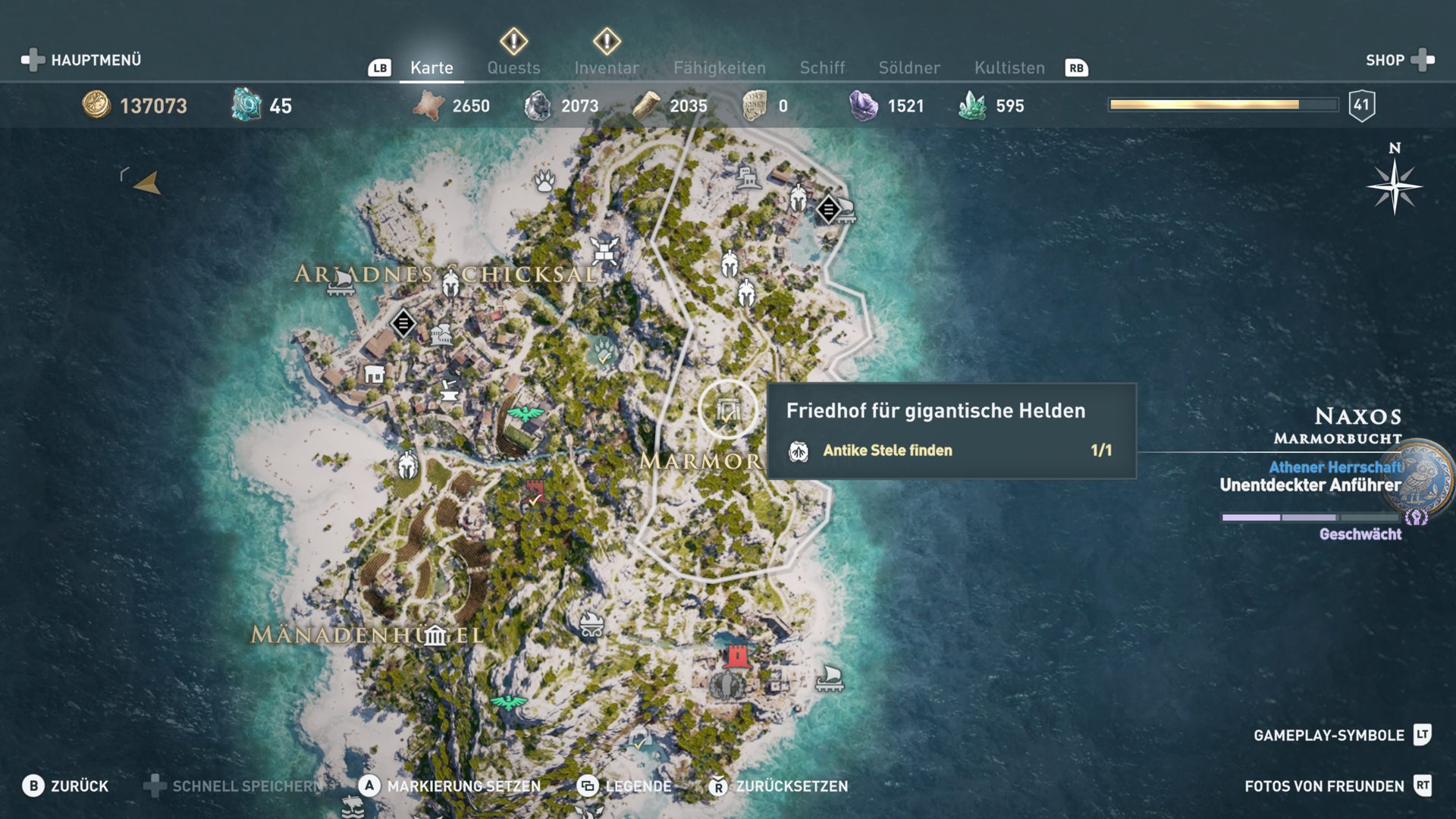This screenshot has height=819, width=1456.
Task: Switch to the Quests tab
Action: click(513, 67)
